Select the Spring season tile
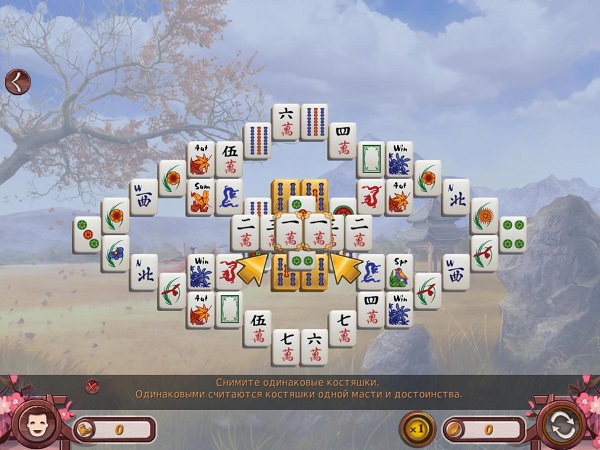 (399, 270)
